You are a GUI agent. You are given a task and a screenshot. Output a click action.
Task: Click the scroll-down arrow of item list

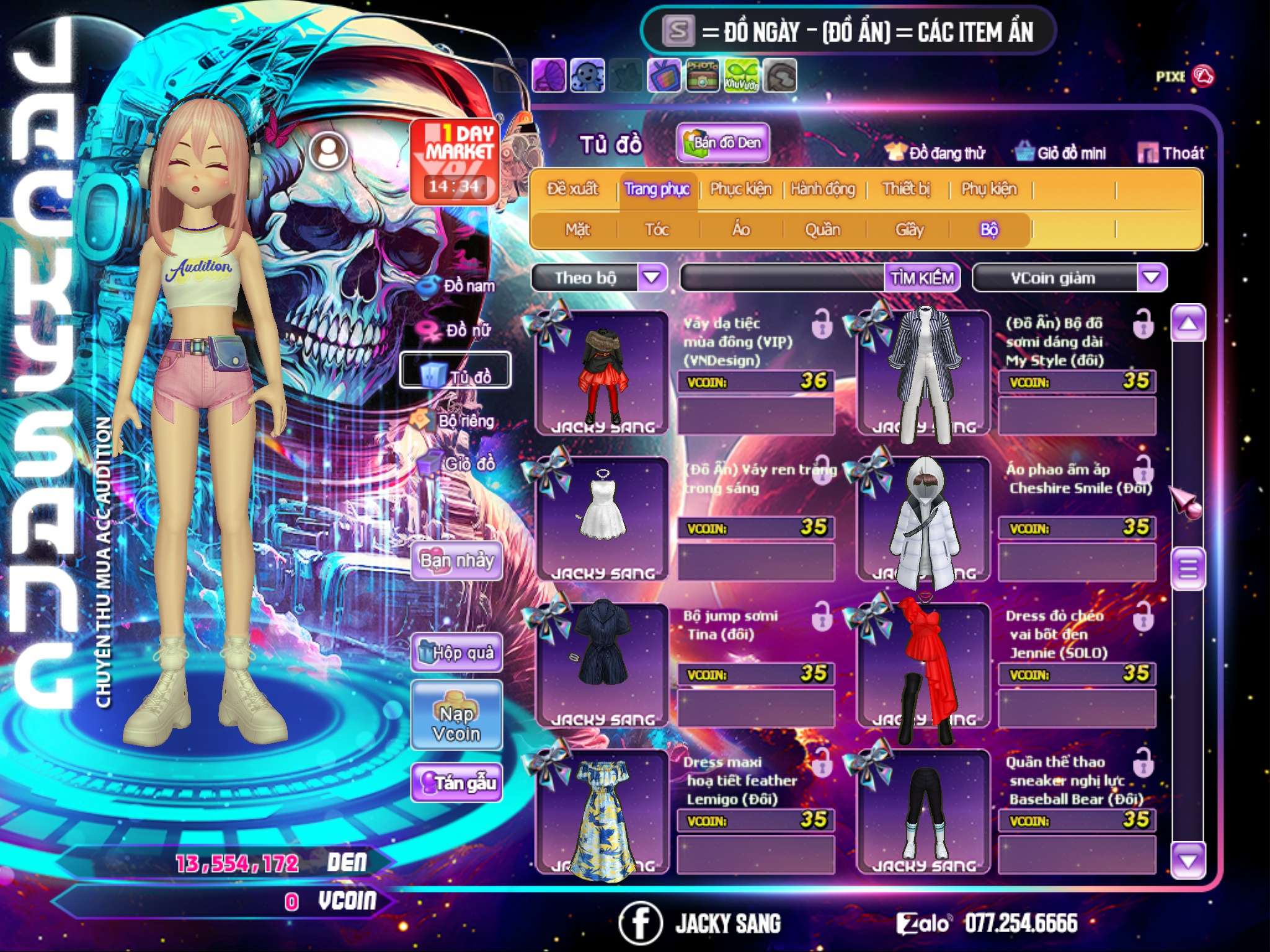1188,860
